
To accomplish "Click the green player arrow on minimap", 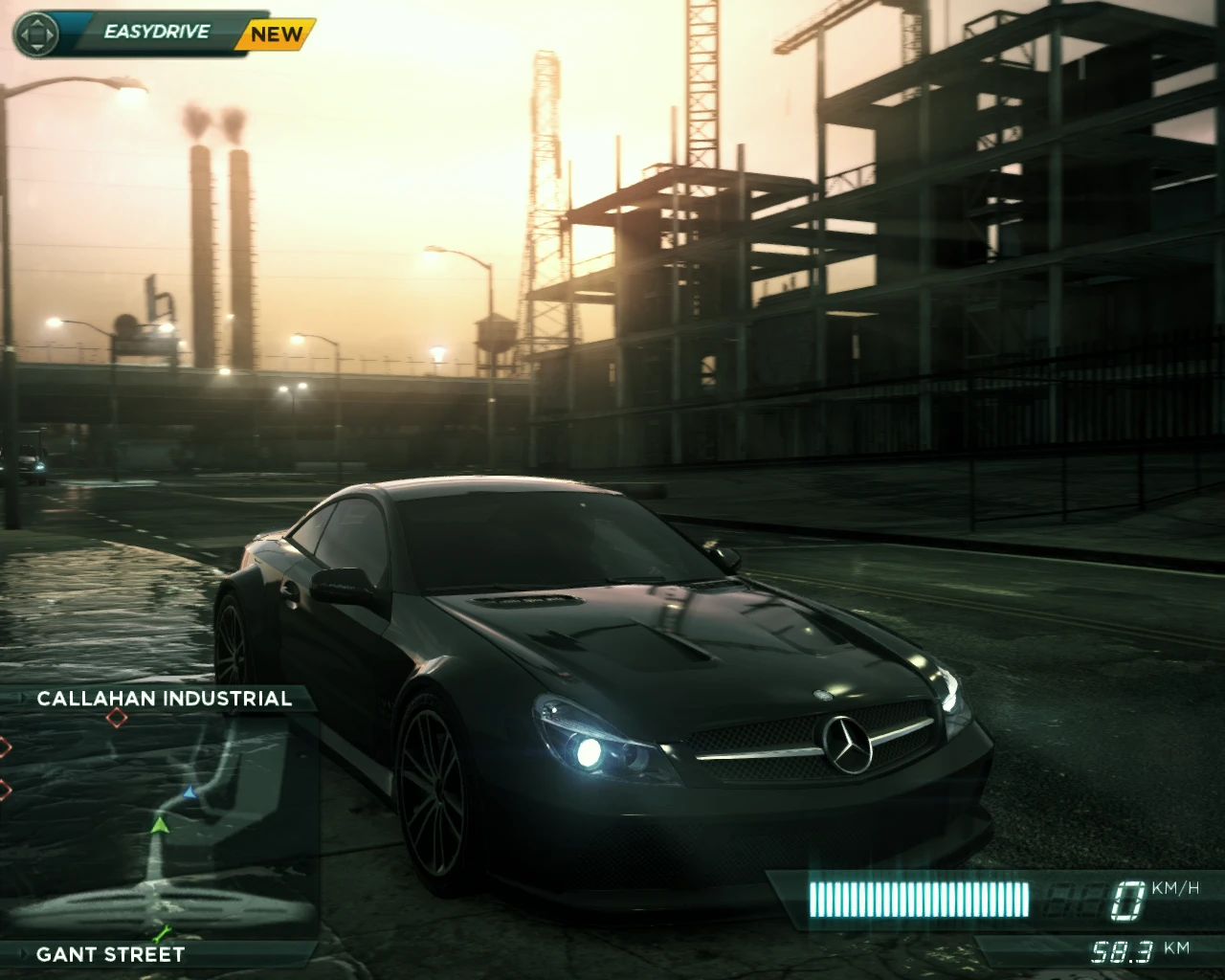I will click(x=160, y=826).
